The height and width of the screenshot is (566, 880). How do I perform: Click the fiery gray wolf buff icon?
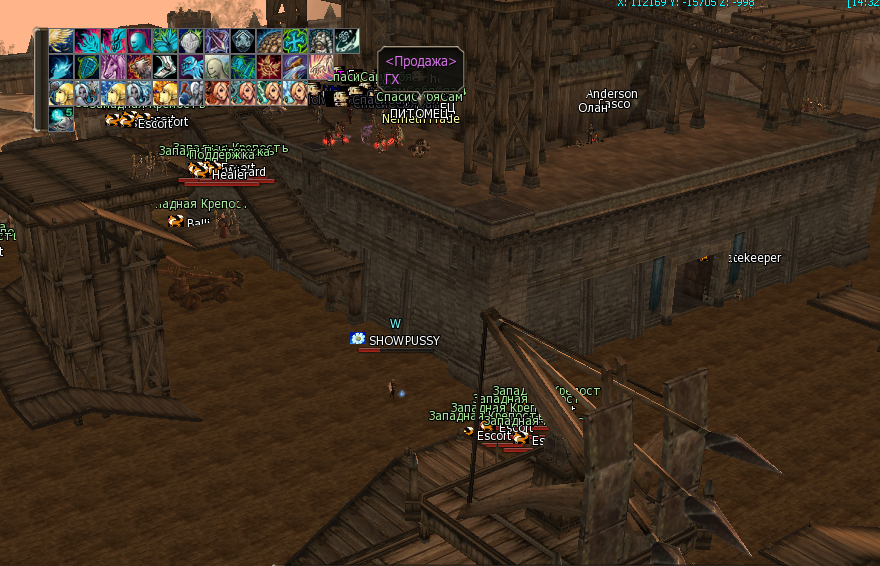[139, 67]
